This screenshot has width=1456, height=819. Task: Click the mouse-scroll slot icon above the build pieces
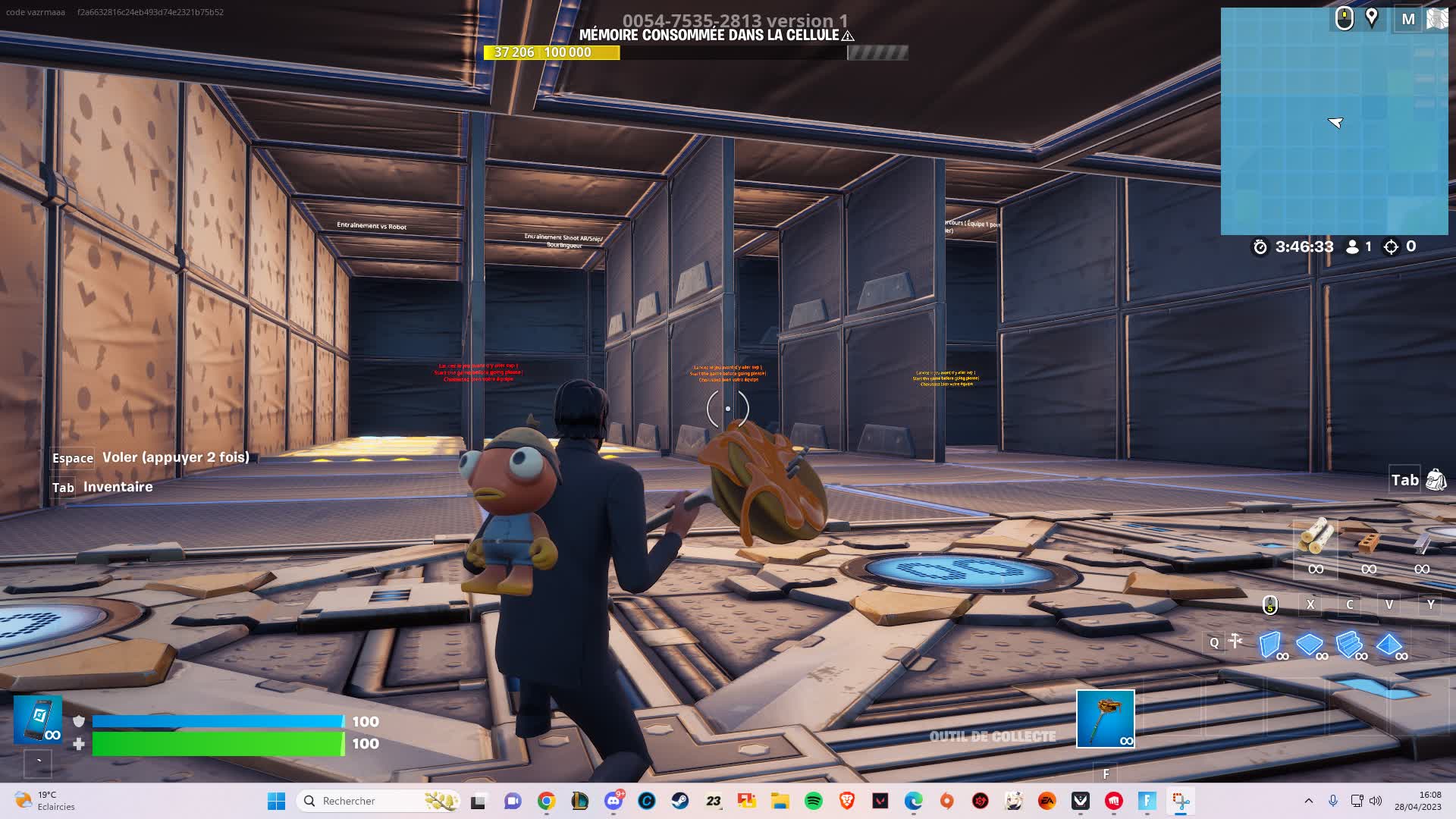pyautogui.click(x=1269, y=604)
